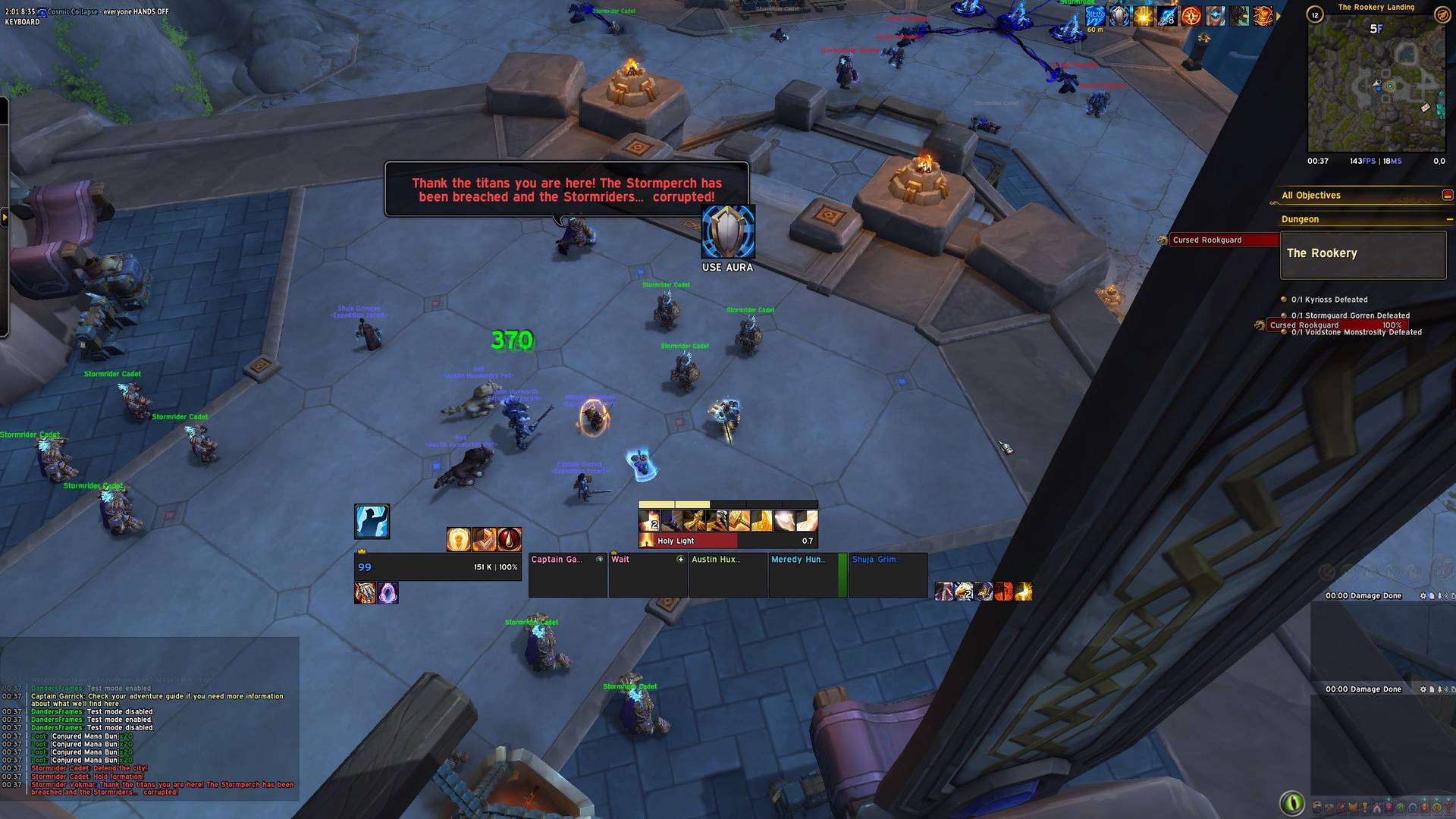Open The Rookery dungeon objective block

[1363, 255]
